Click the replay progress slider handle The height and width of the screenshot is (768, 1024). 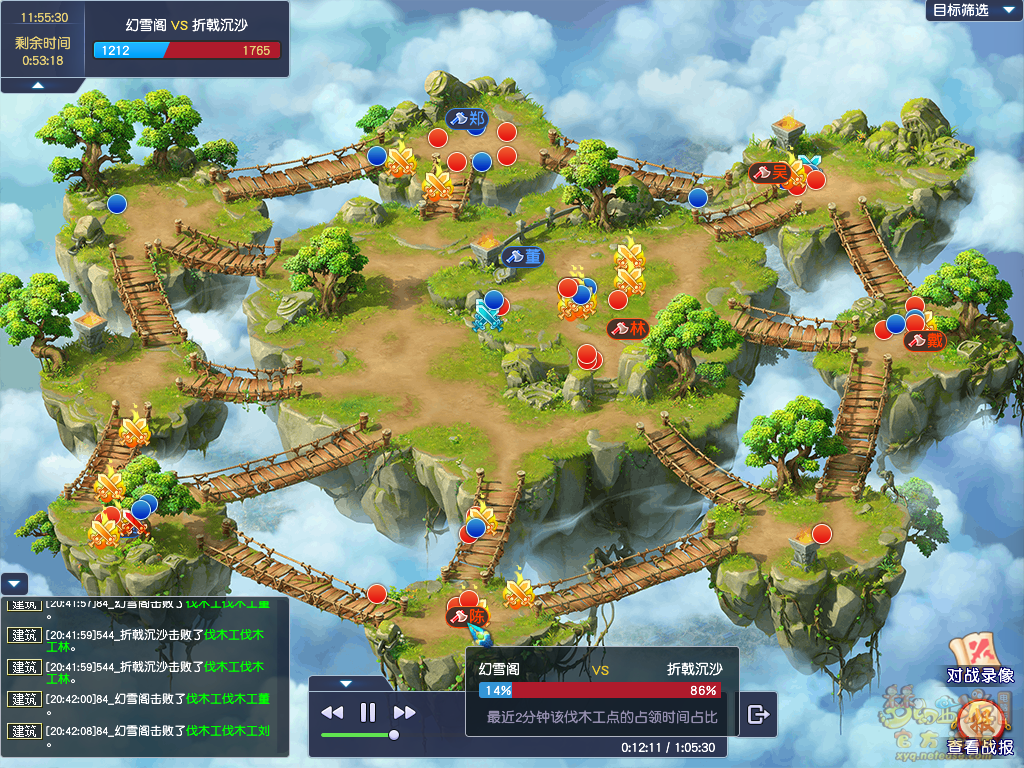394,735
